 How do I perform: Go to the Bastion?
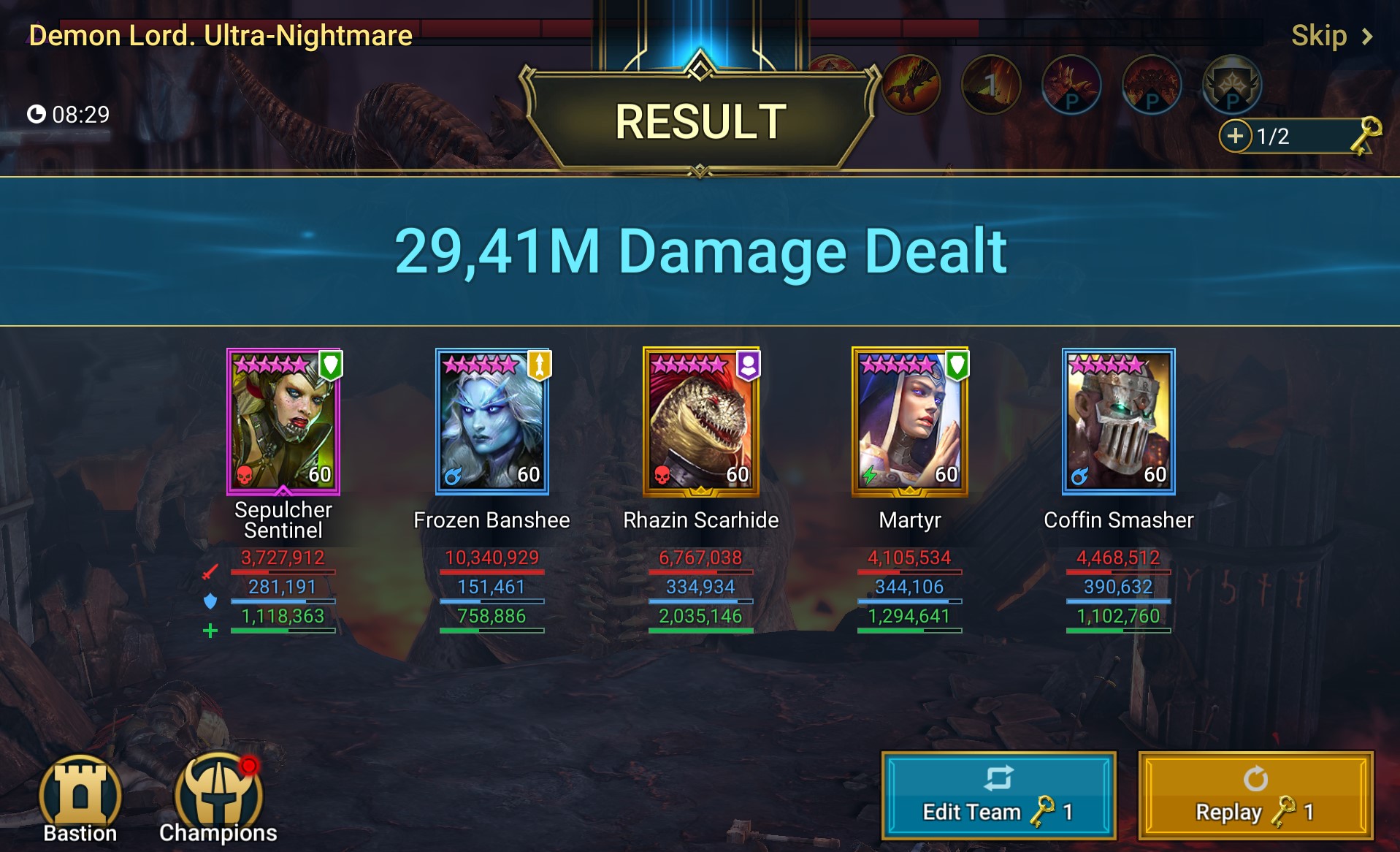(x=80, y=799)
